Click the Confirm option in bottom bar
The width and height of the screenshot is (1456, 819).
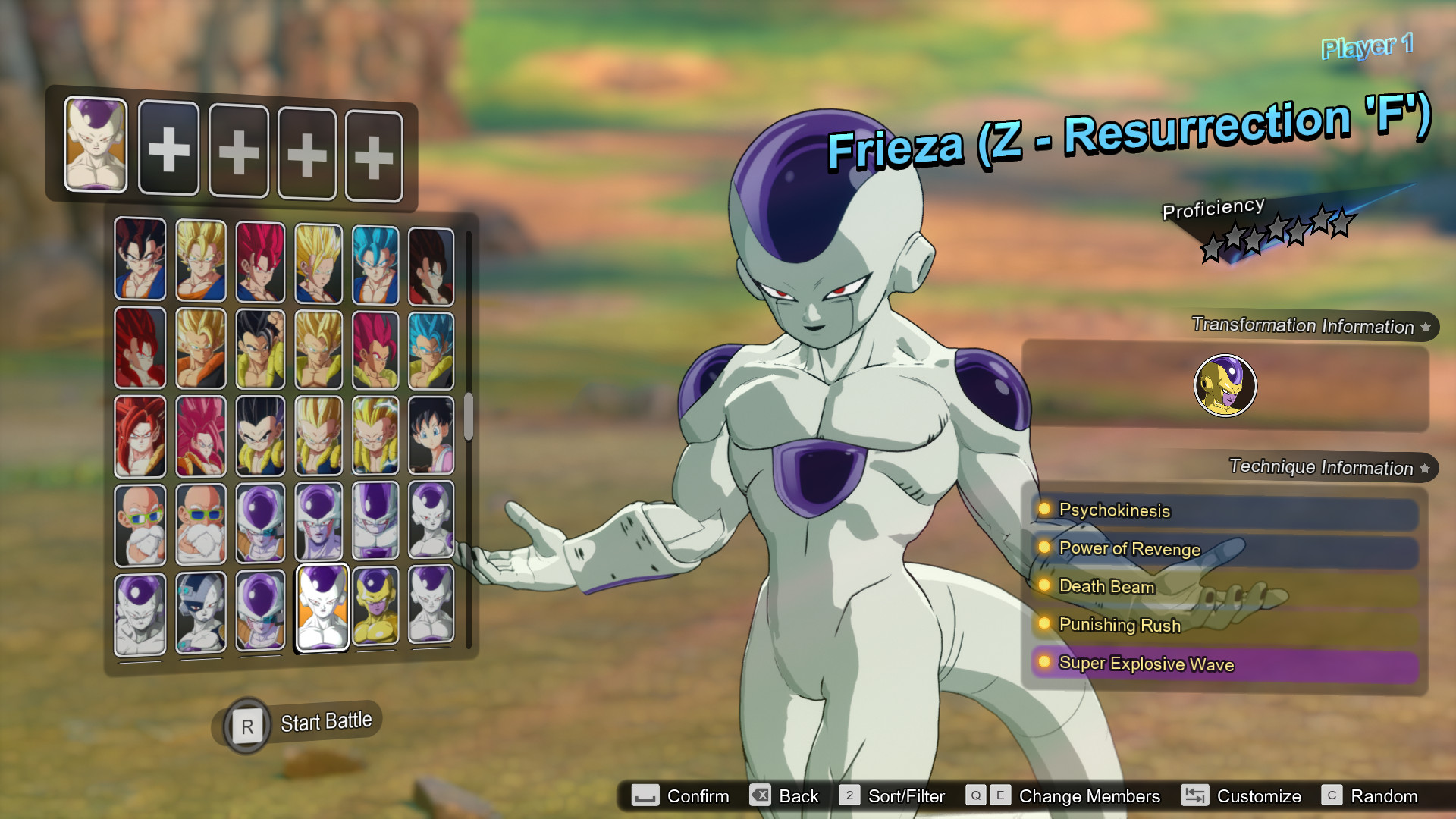(681, 796)
